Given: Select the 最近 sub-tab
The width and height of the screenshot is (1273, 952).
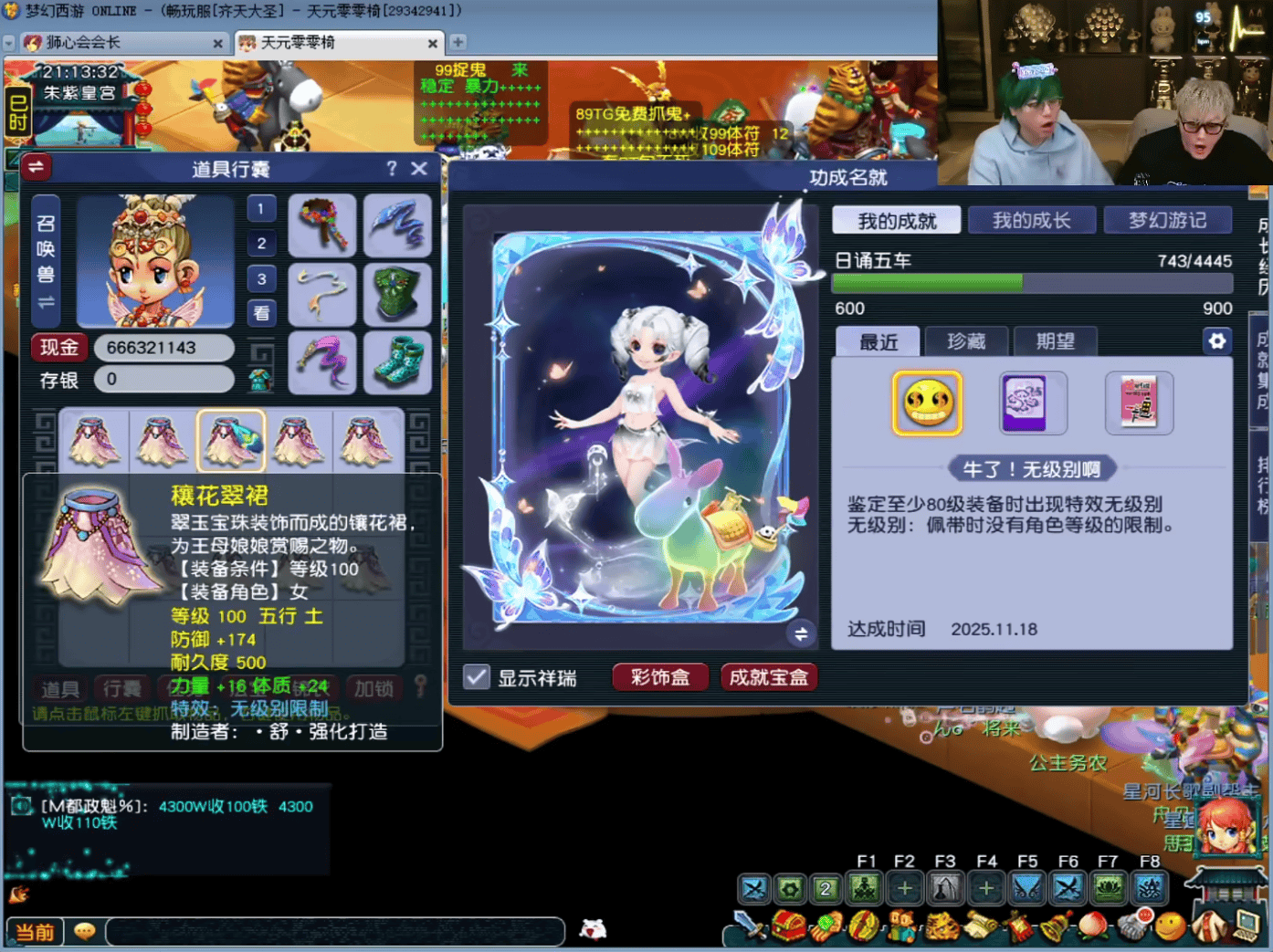Looking at the screenshot, I should click(878, 341).
